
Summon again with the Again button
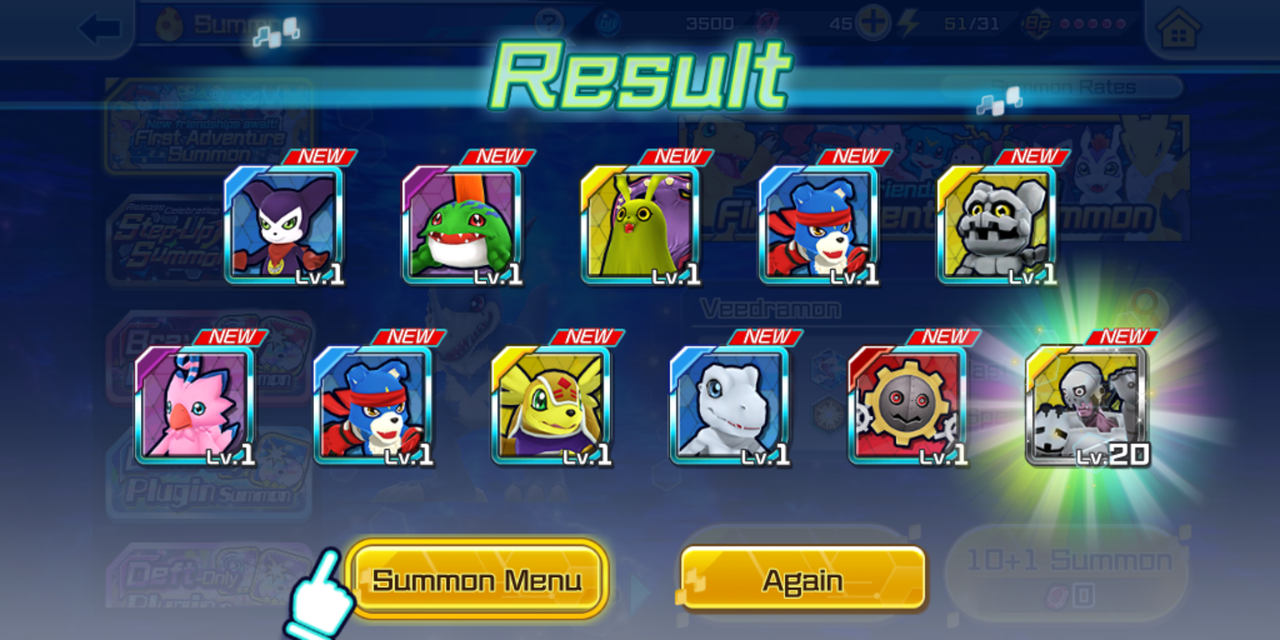click(802, 579)
